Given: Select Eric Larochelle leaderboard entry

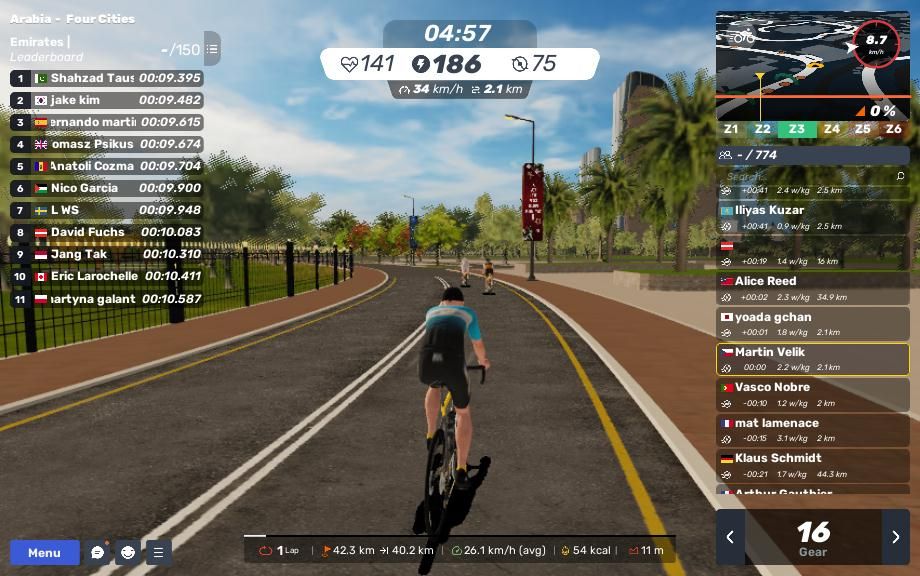Looking at the screenshot, I should pos(106,276).
